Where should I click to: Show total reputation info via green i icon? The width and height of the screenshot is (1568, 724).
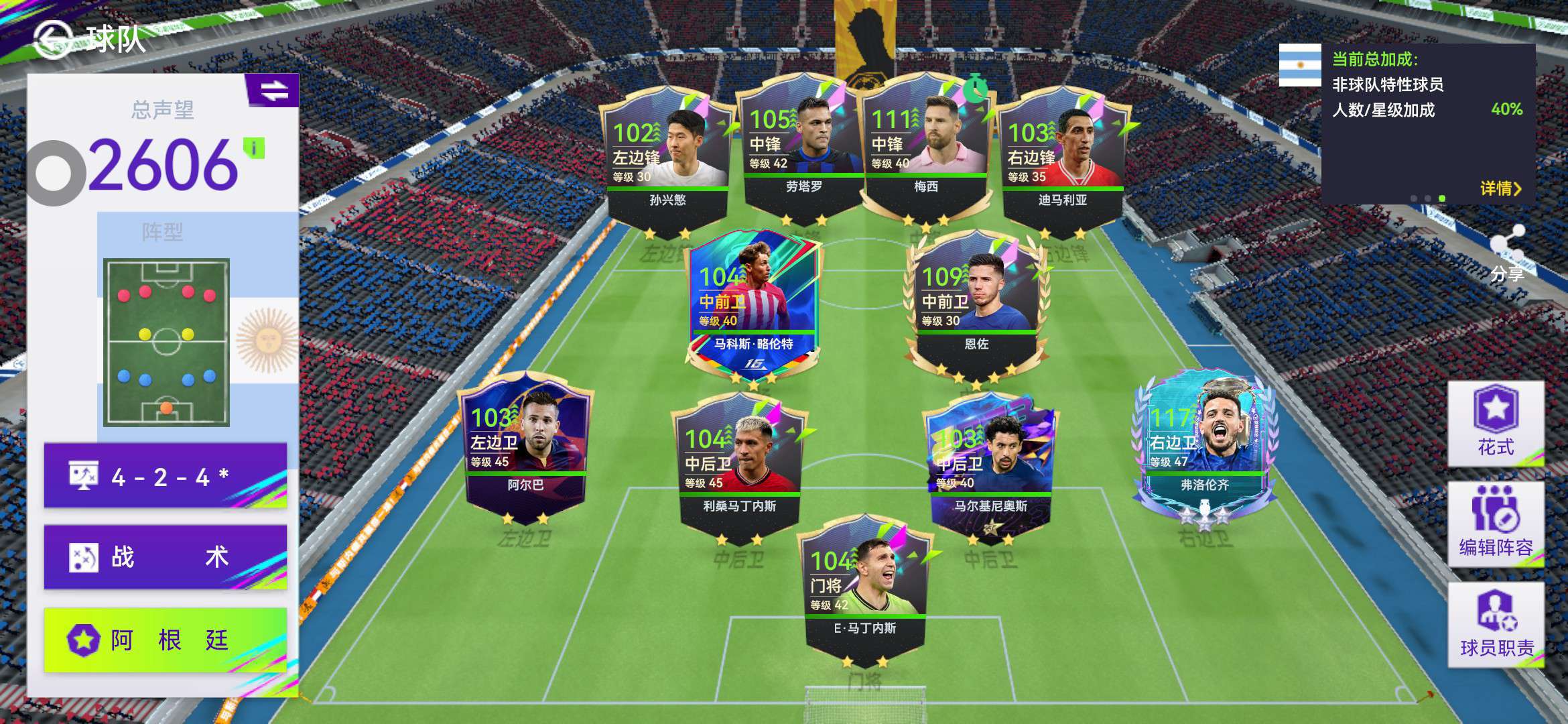254,147
